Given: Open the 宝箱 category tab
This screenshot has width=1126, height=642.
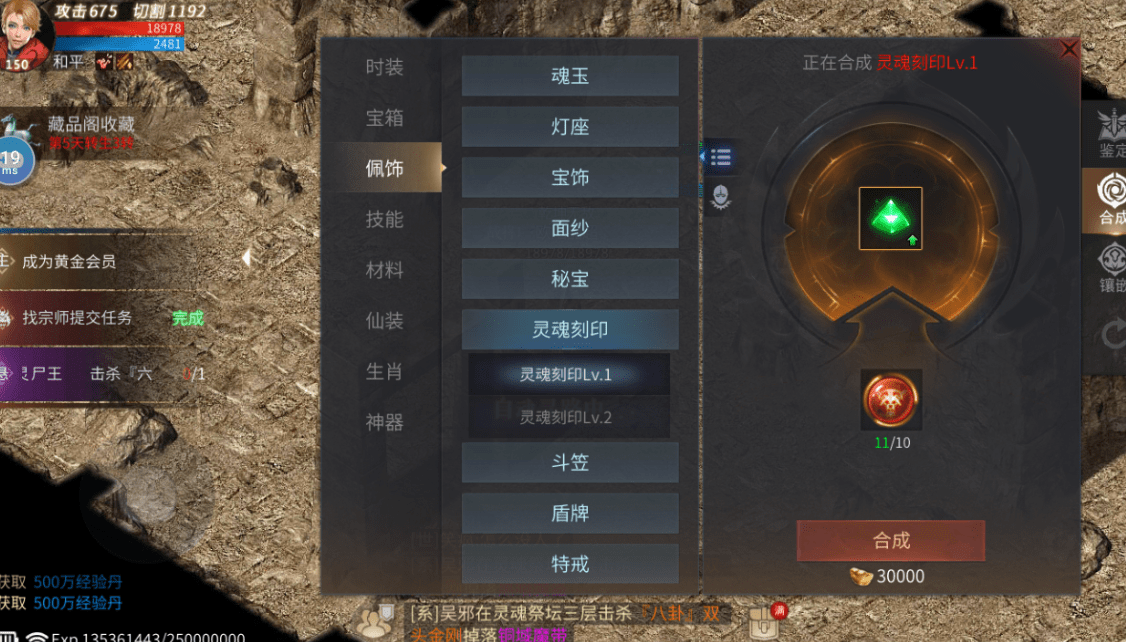Looking at the screenshot, I should [x=384, y=118].
